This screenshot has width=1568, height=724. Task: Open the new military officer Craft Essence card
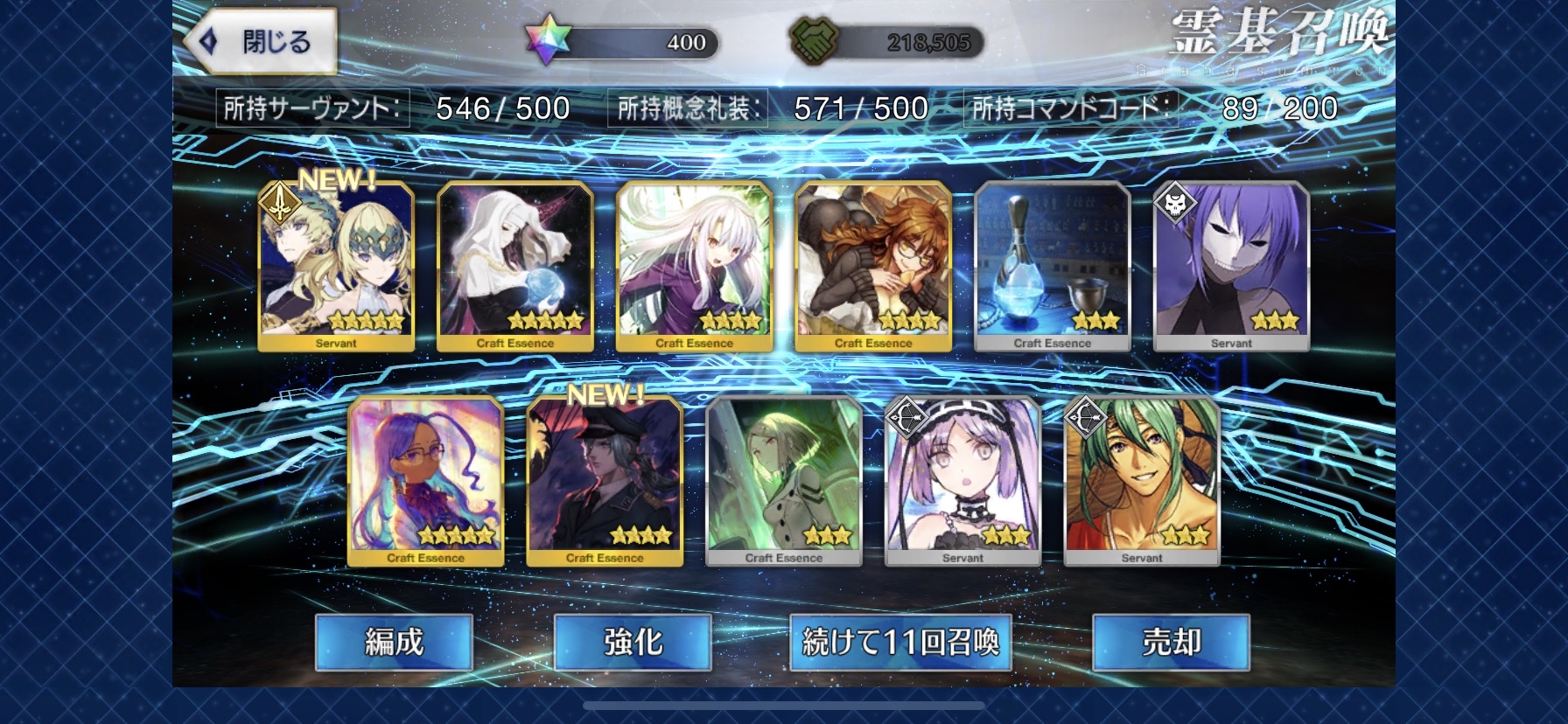[605, 481]
